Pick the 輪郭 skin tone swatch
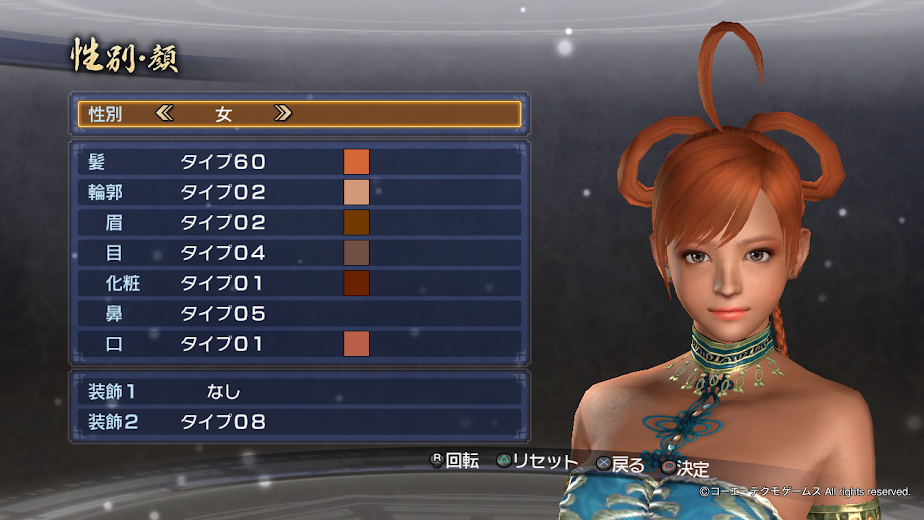The height and width of the screenshot is (520, 924). pos(357,192)
